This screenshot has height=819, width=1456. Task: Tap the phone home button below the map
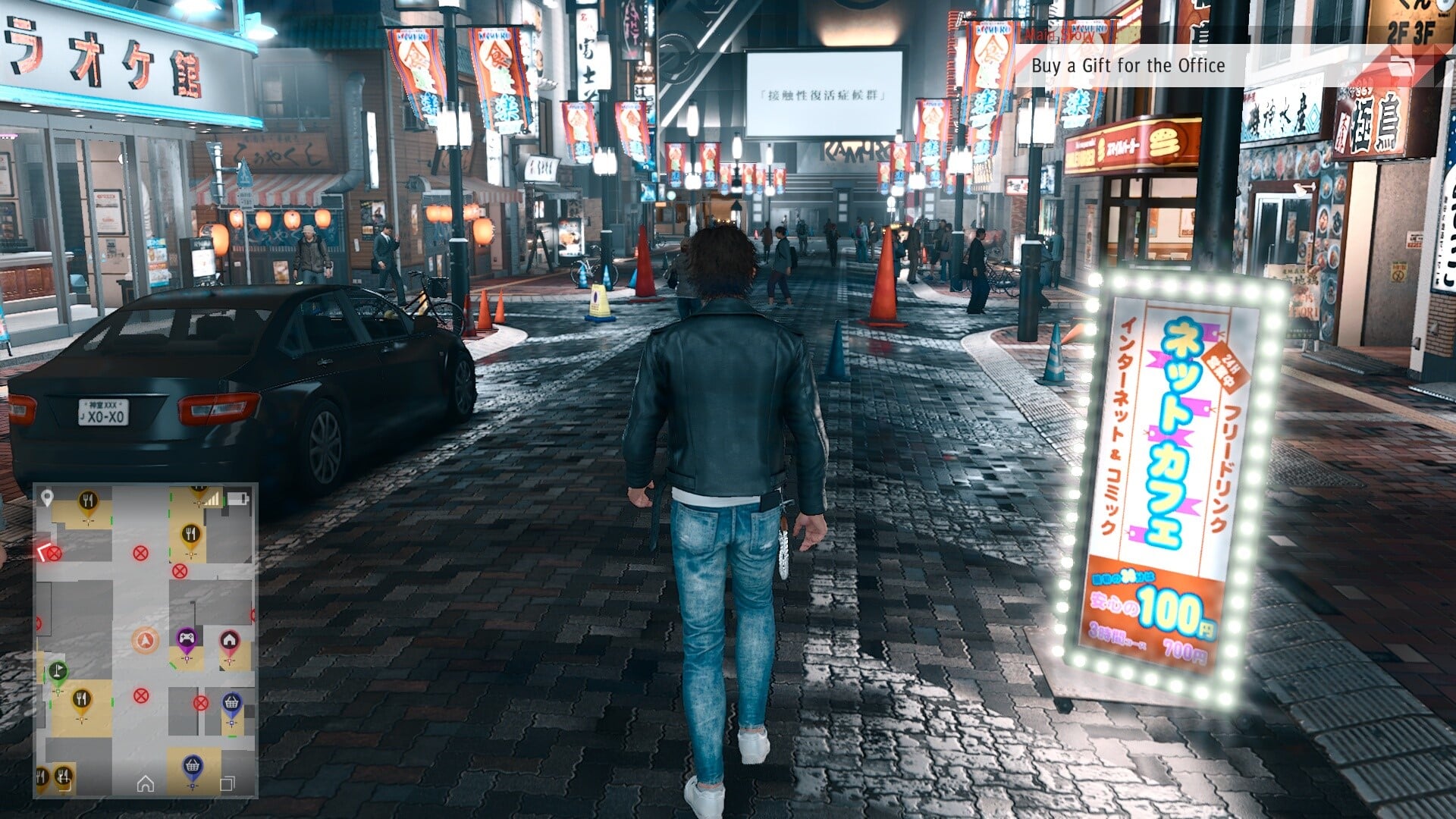click(146, 783)
